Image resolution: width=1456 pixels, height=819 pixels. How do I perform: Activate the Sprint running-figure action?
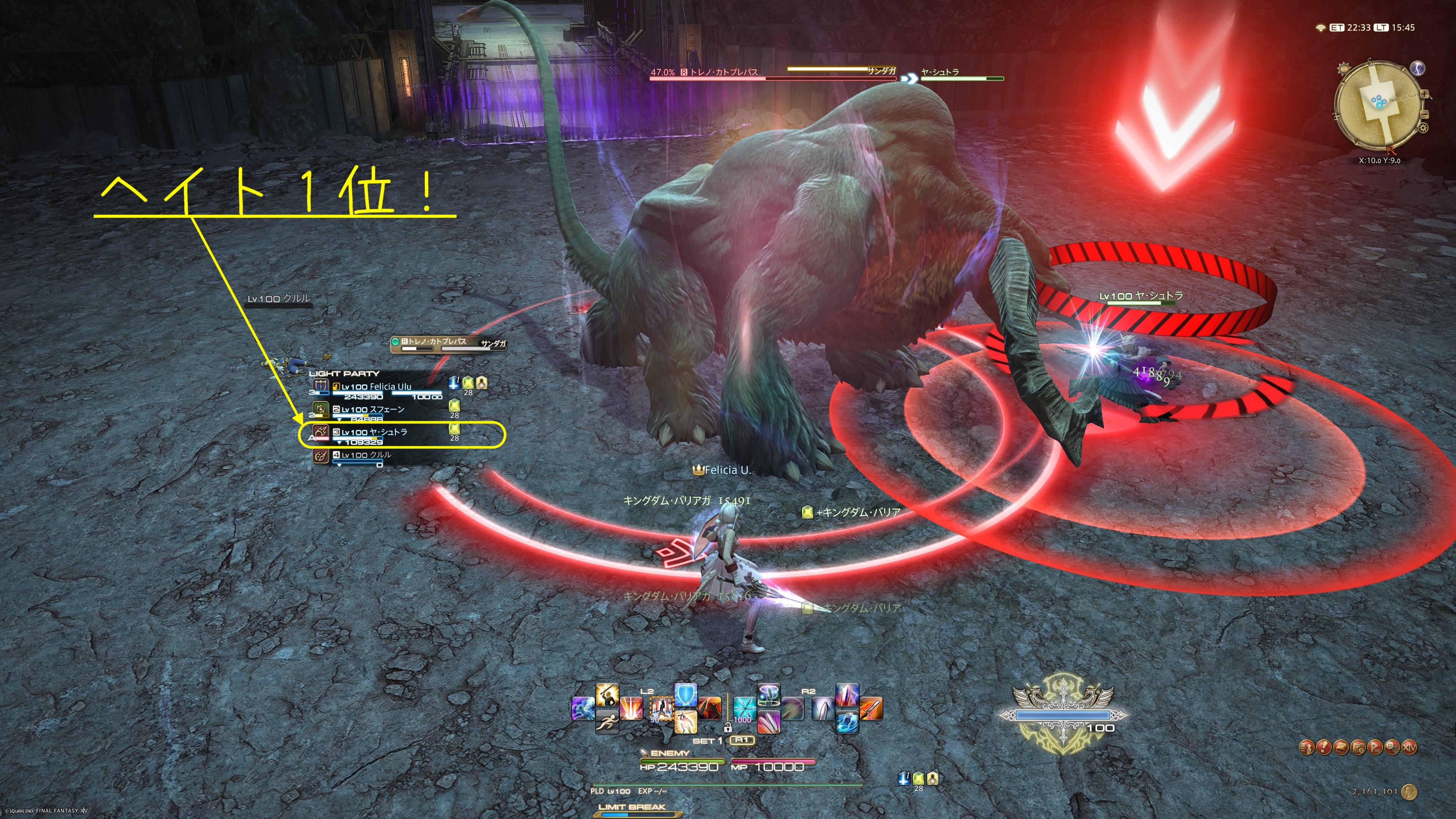[x=607, y=722]
